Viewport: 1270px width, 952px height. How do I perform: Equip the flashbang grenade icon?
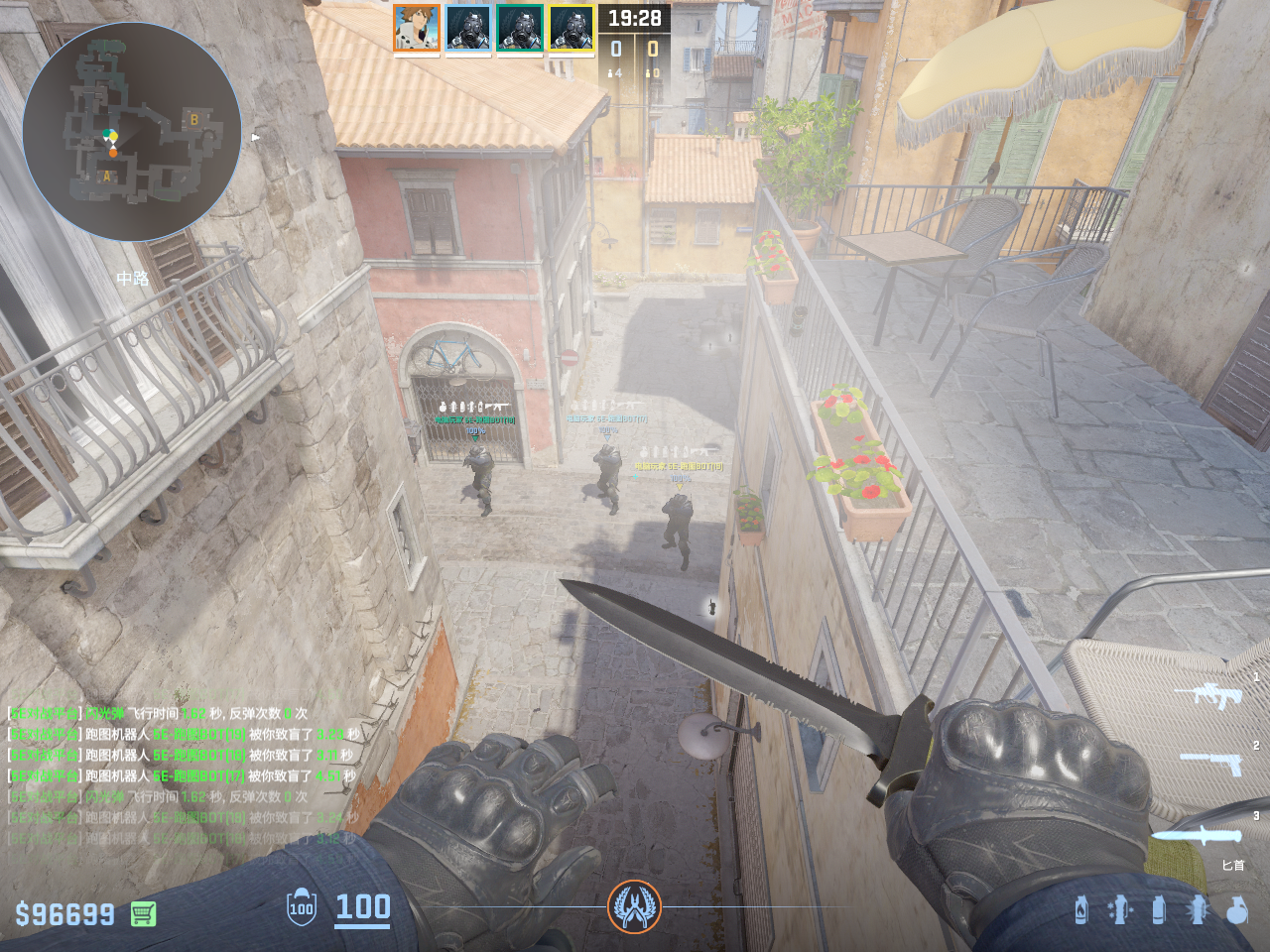point(1197,909)
